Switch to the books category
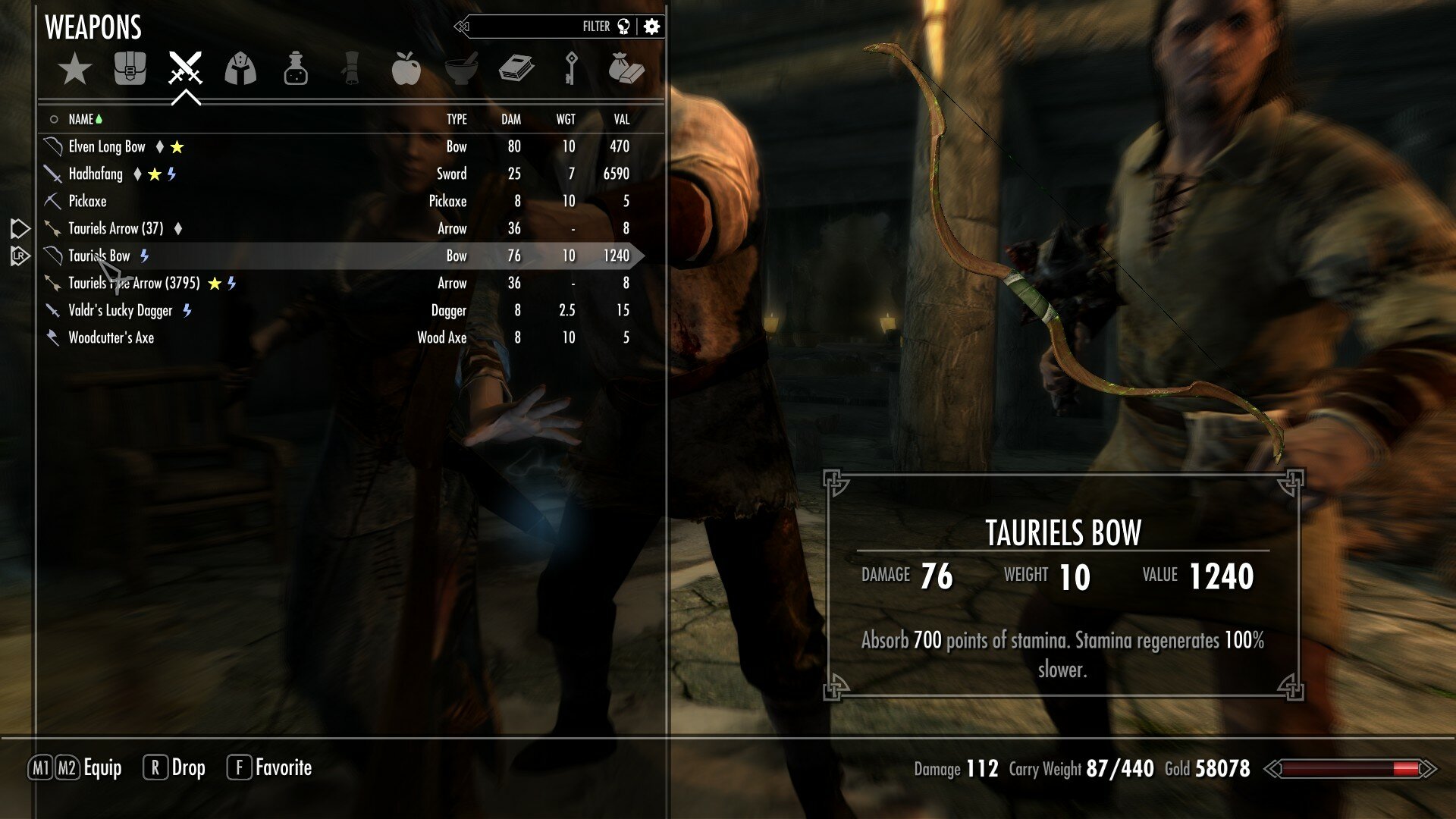 [x=516, y=69]
